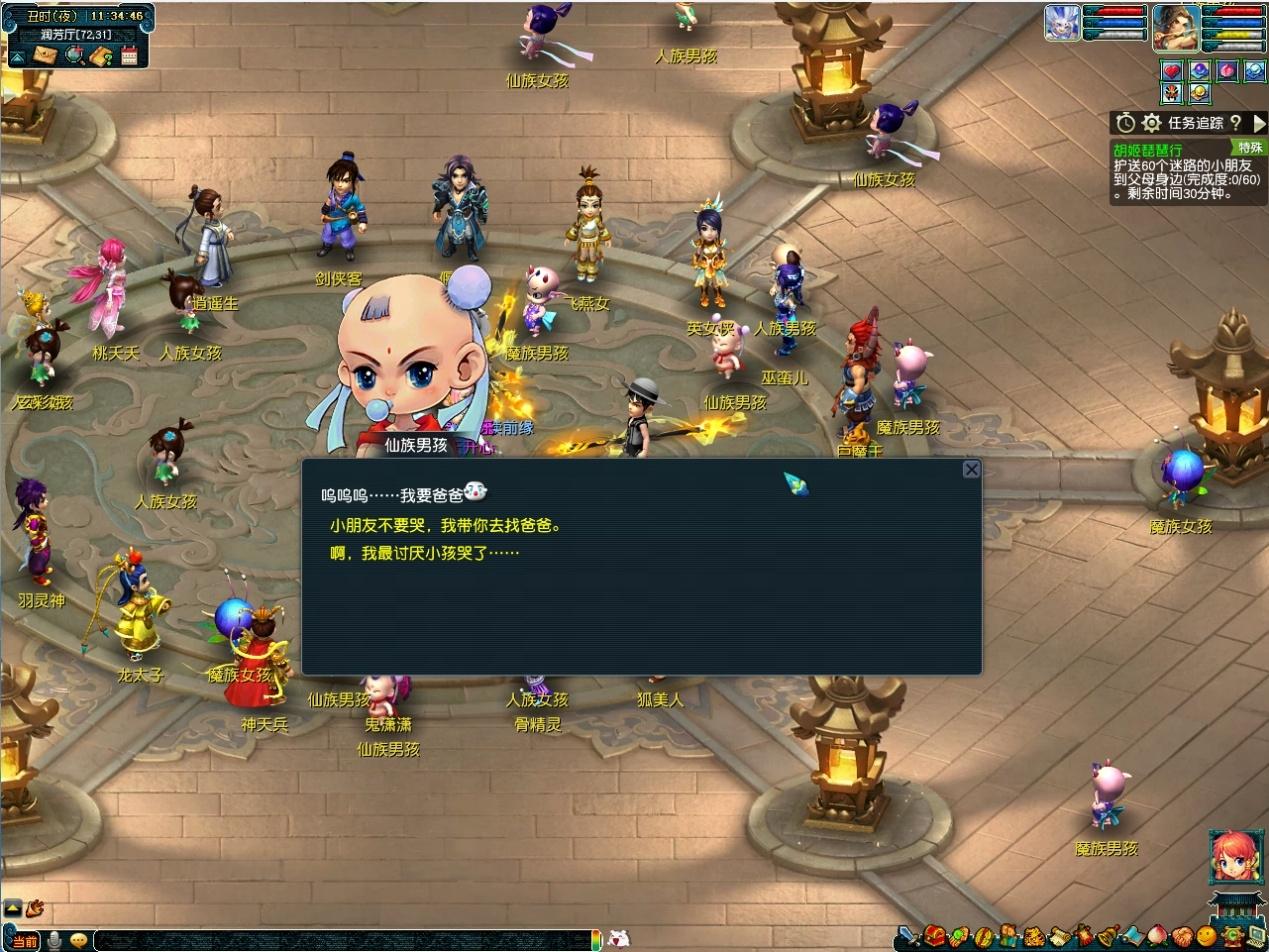
Task: Click the white-haired pet portrait
Action: (1062, 23)
